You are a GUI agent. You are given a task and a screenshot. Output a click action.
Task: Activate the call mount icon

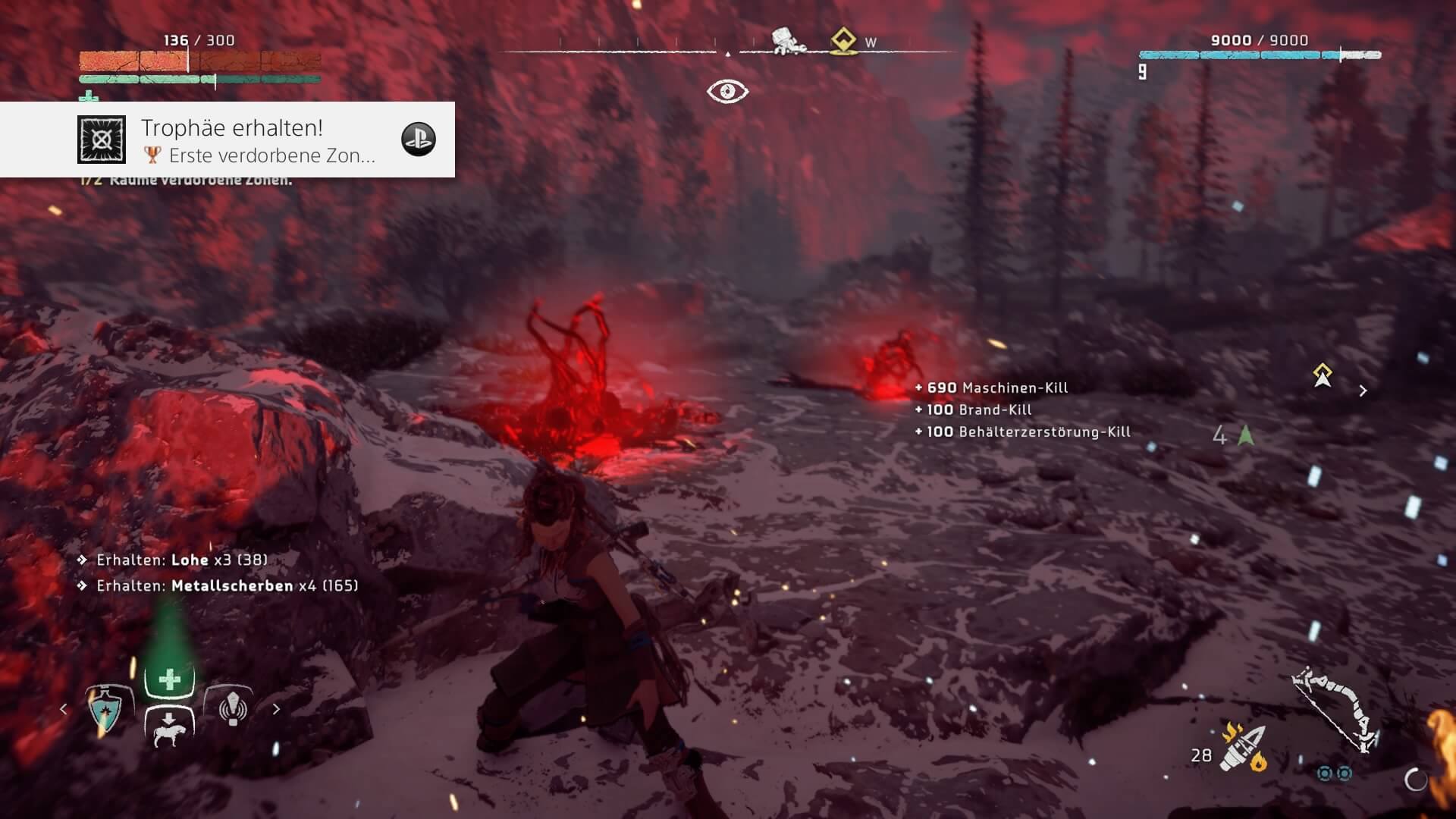point(169,729)
